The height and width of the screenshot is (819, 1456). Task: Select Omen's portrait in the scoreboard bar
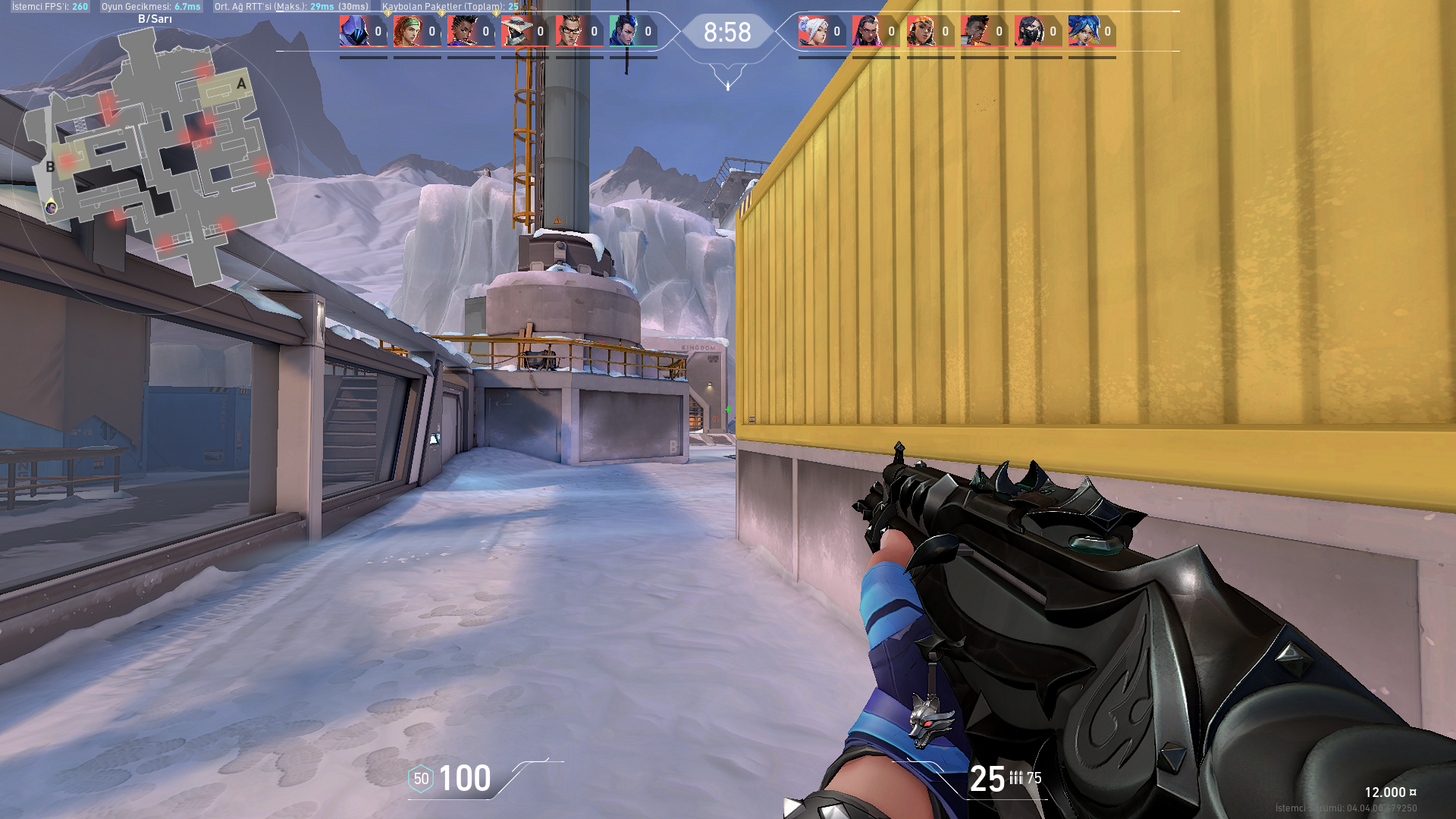point(353,31)
